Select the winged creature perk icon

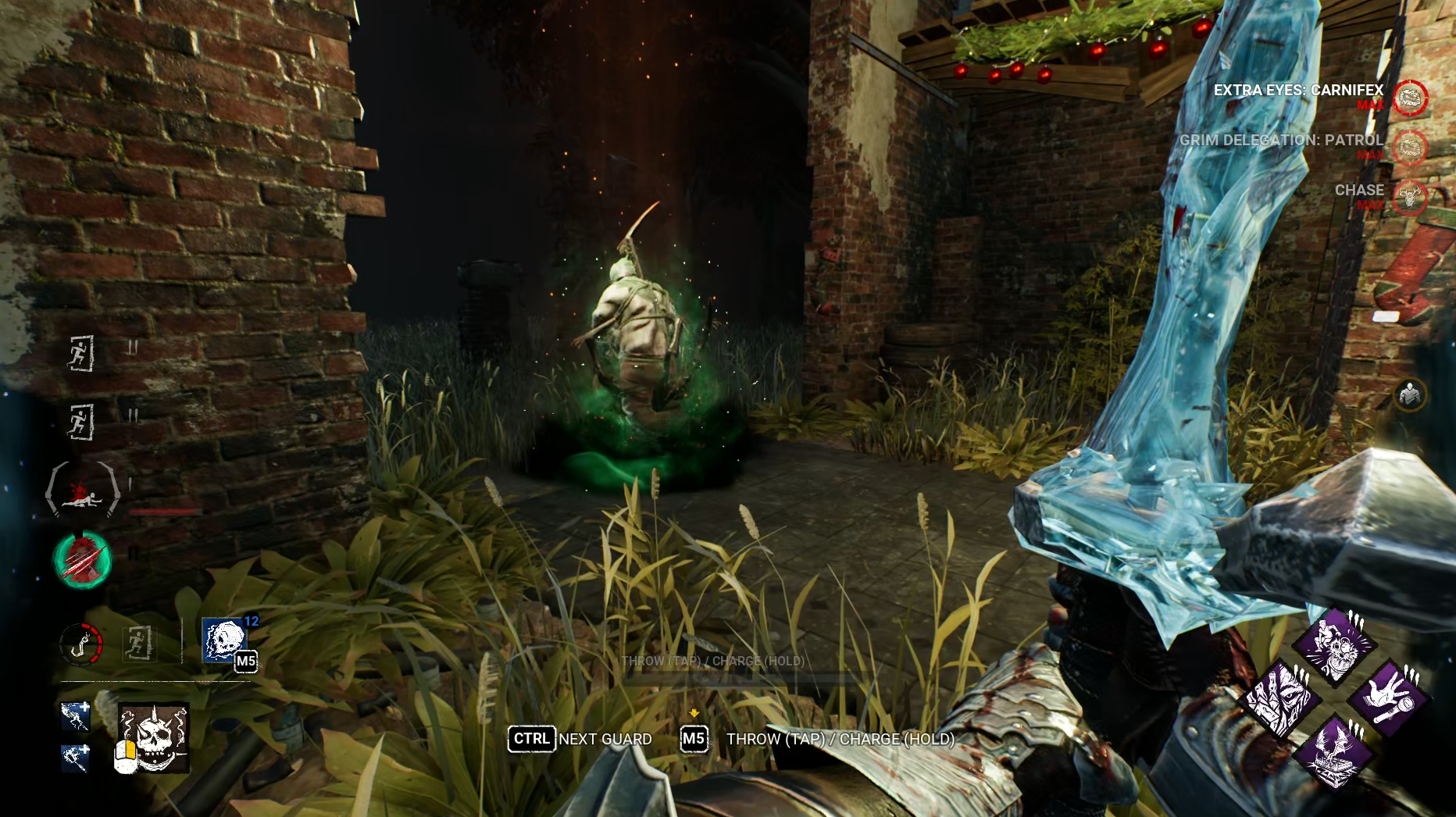pos(1334,752)
